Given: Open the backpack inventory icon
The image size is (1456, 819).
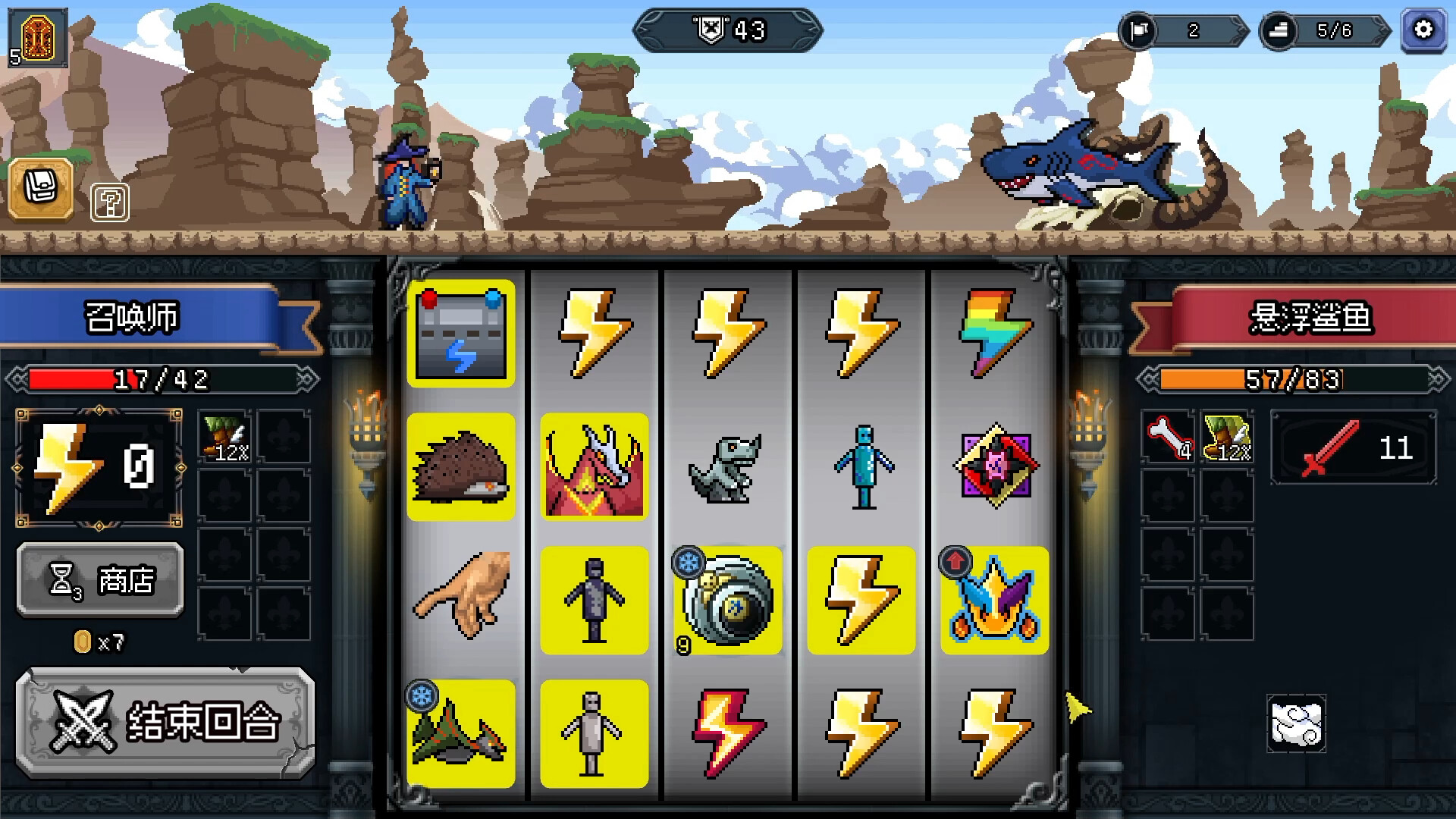Looking at the screenshot, I should click(41, 188).
